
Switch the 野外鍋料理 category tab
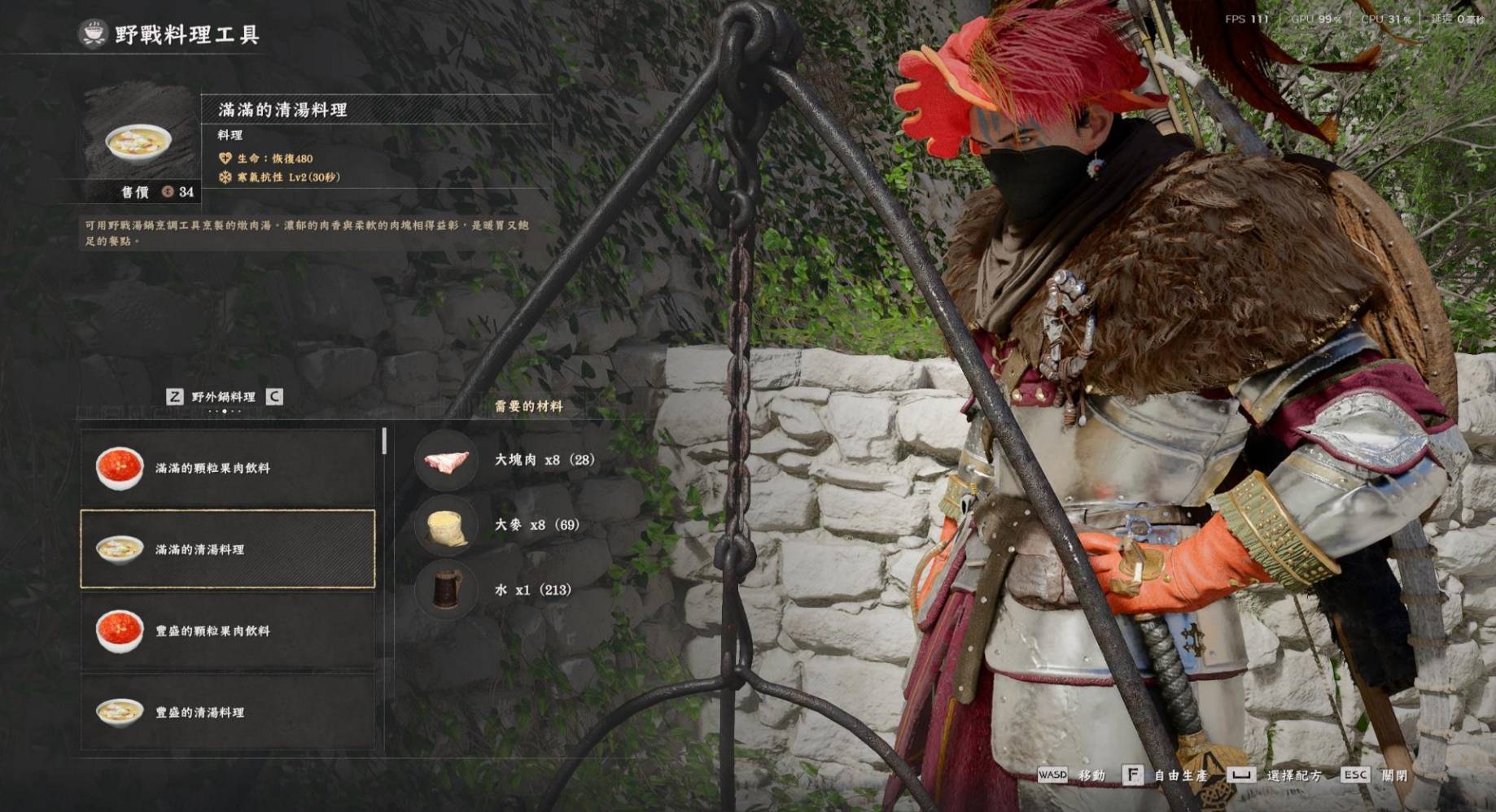pyautogui.click(x=224, y=397)
